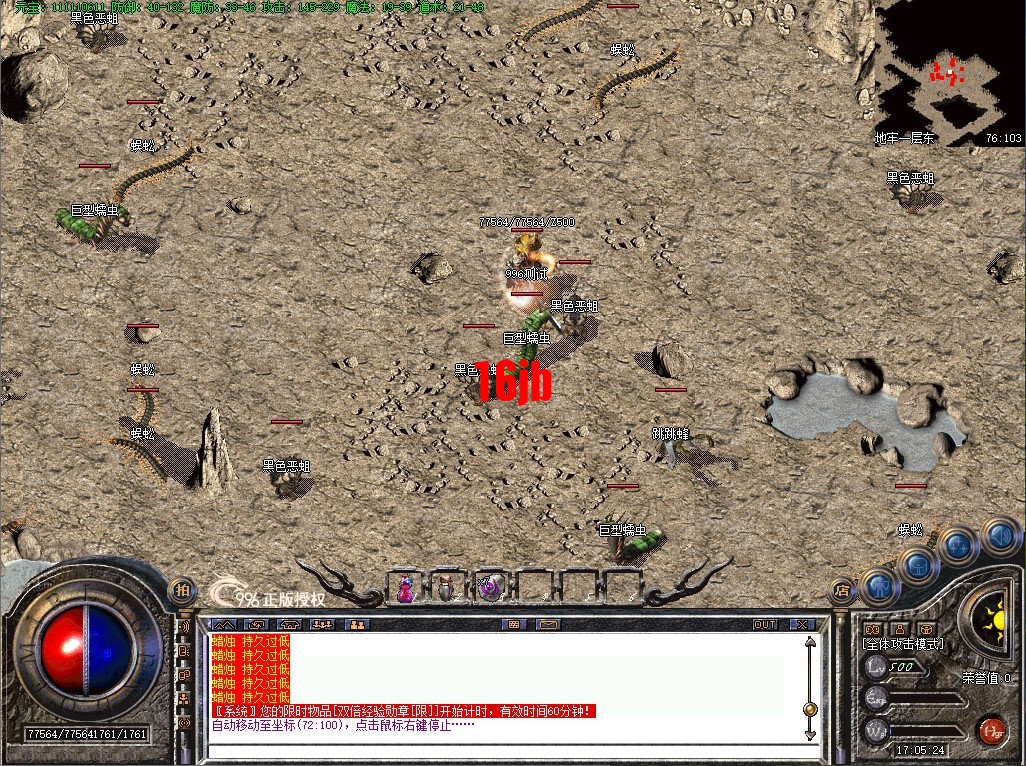Open the skills panel with sparkle icon
This screenshot has width=1026, height=766.
958,546
